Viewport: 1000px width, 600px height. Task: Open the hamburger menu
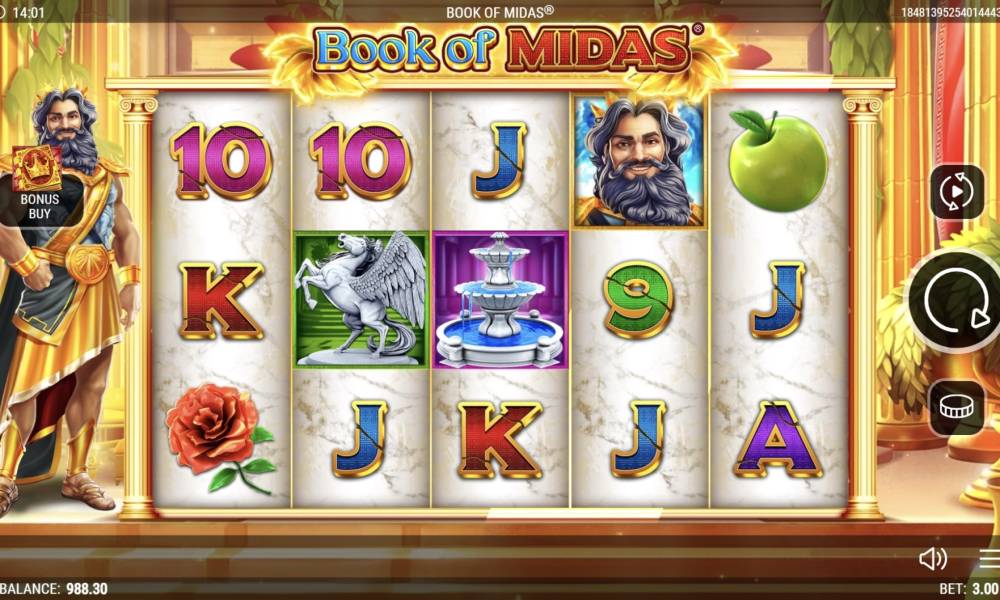[x=989, y=558]
